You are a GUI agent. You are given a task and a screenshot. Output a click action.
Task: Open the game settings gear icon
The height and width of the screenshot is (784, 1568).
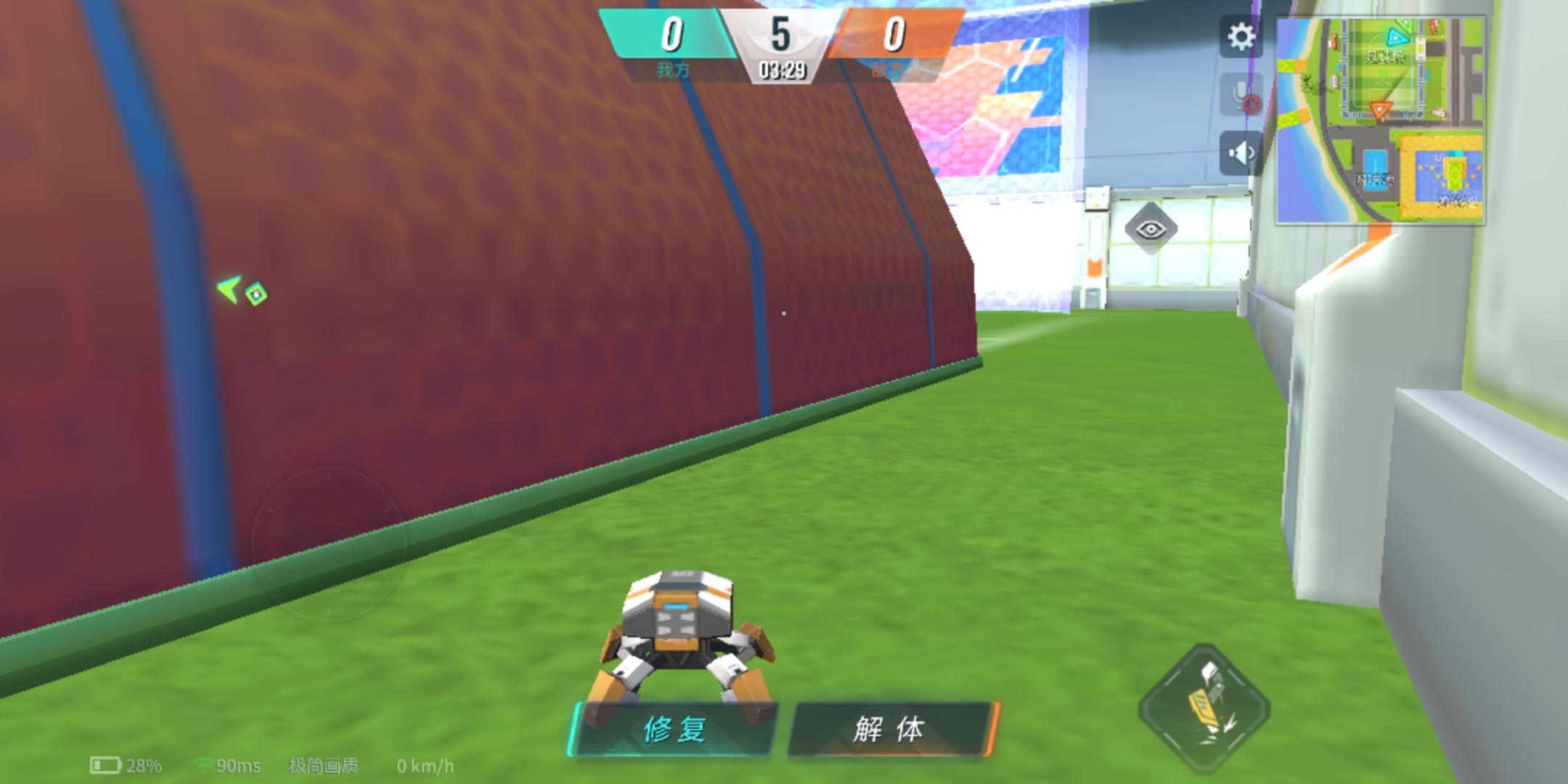click(x=1242, y=34)
